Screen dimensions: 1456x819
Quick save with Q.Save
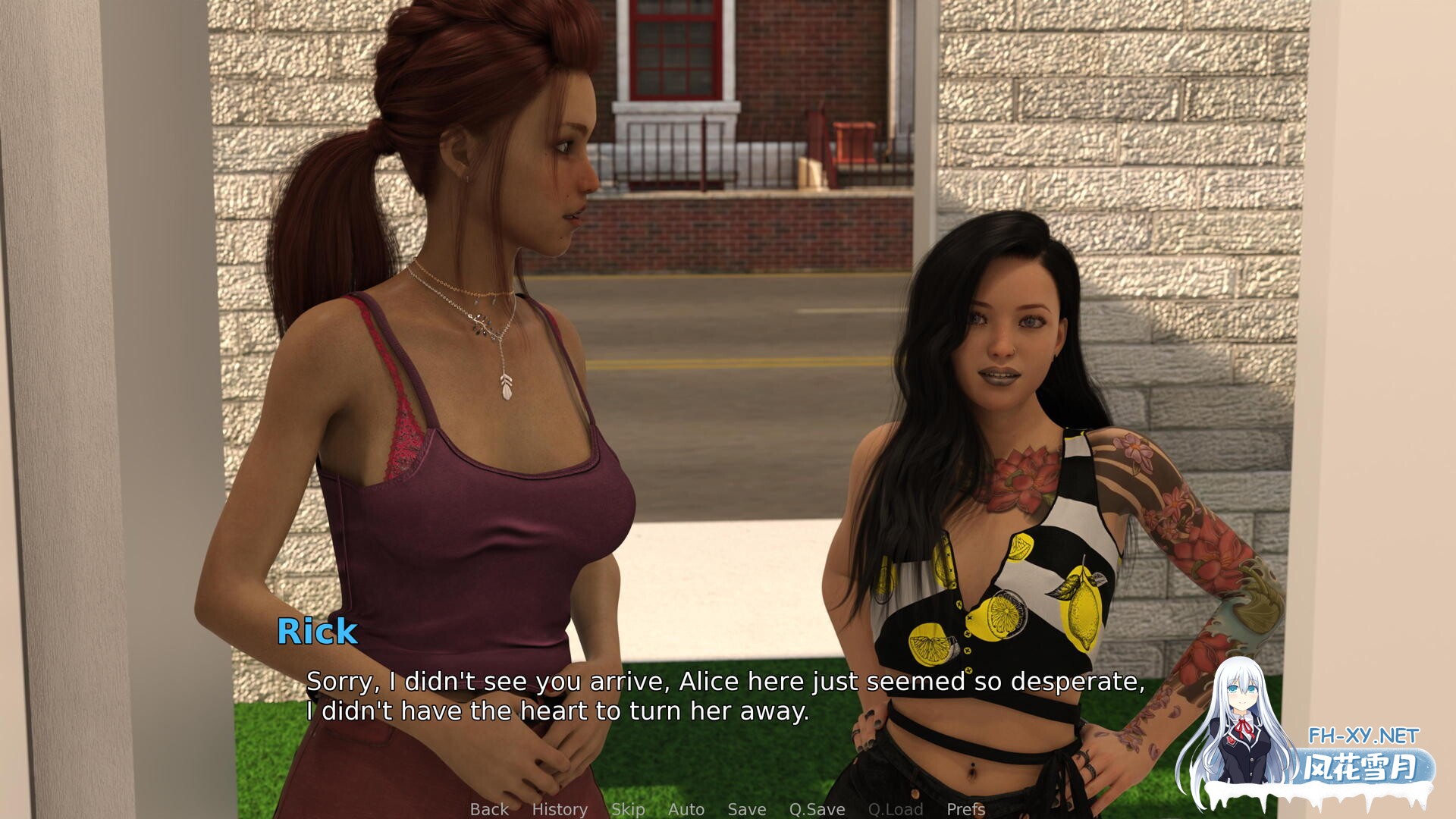817,809
